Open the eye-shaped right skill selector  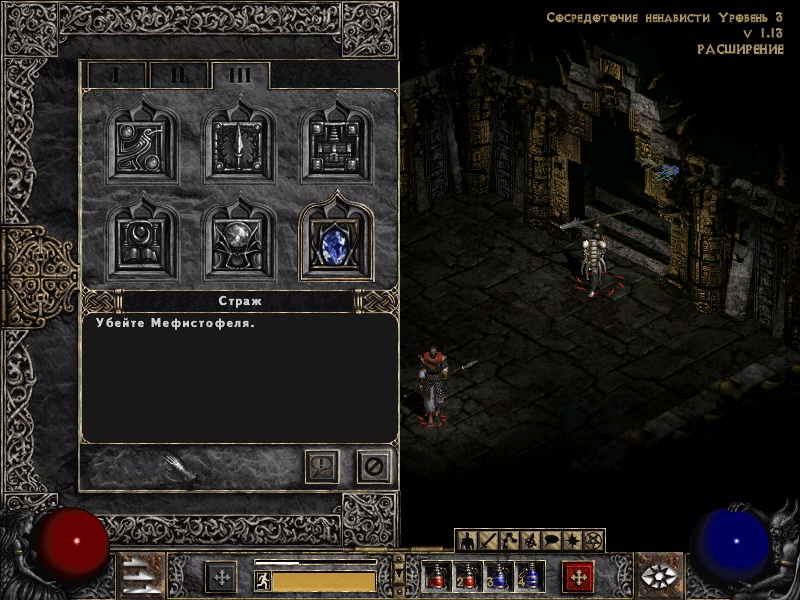coord(655,577)
